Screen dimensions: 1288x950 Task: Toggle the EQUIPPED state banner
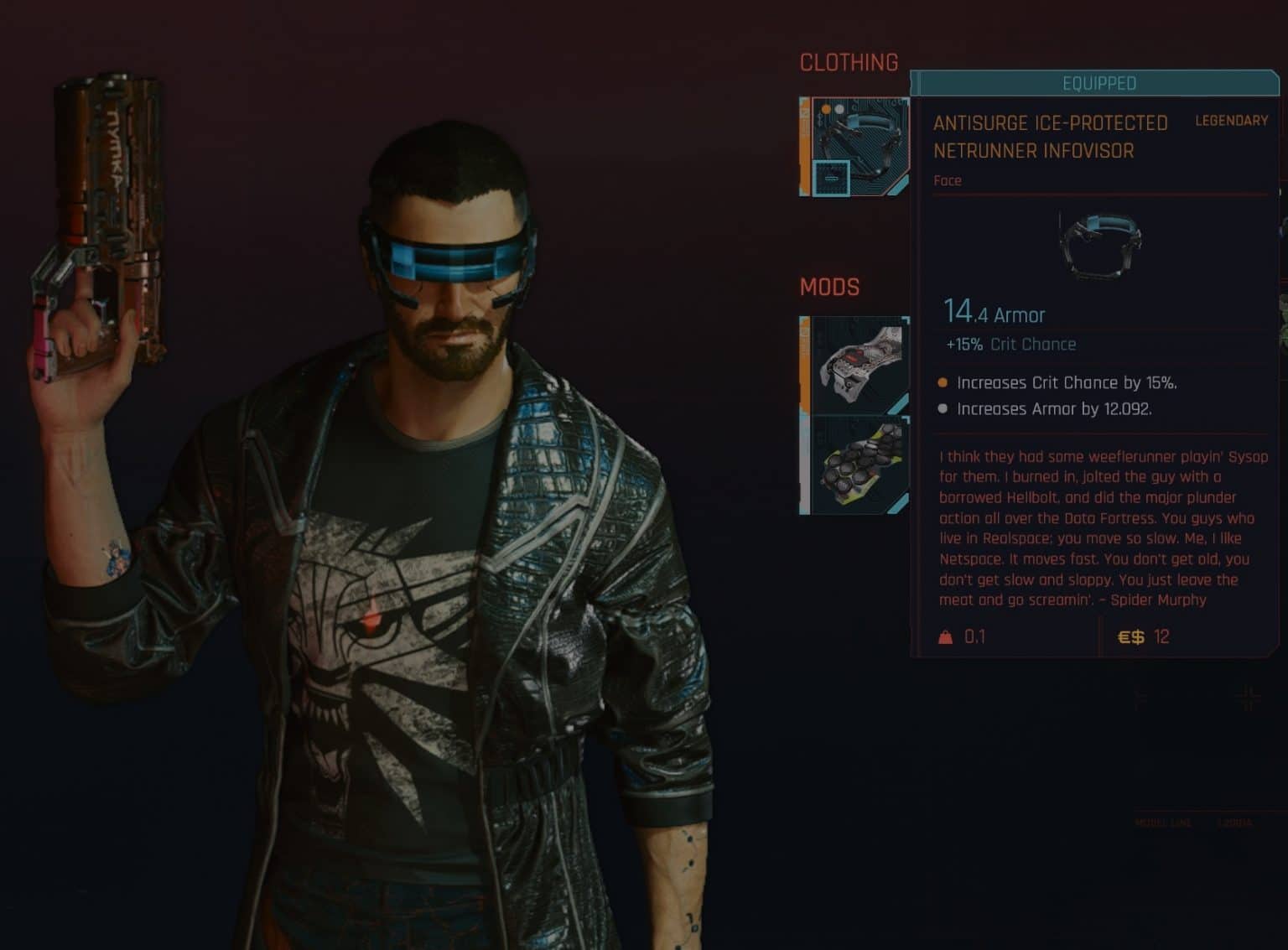(1100, 84)
